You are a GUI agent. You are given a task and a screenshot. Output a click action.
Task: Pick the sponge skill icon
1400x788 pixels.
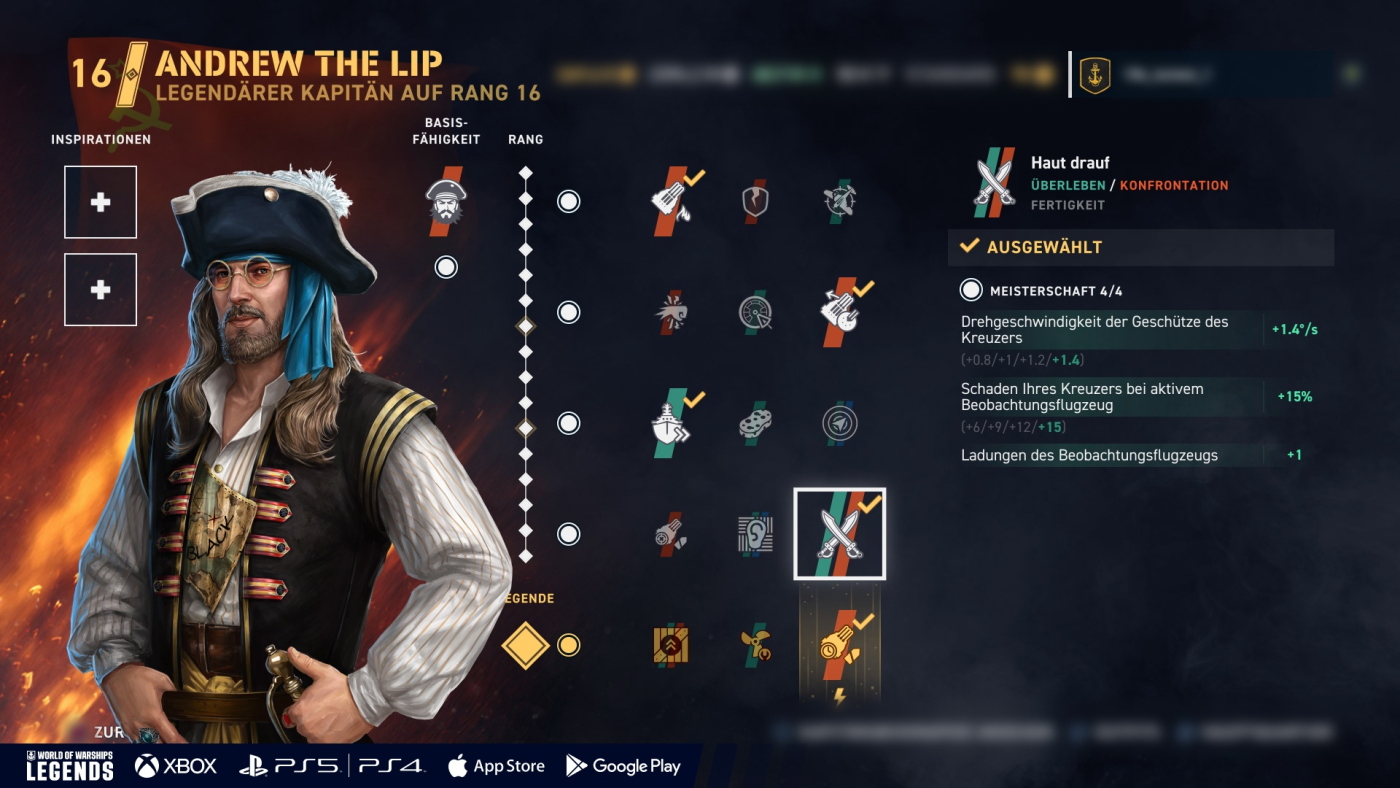tap(757, 423)
